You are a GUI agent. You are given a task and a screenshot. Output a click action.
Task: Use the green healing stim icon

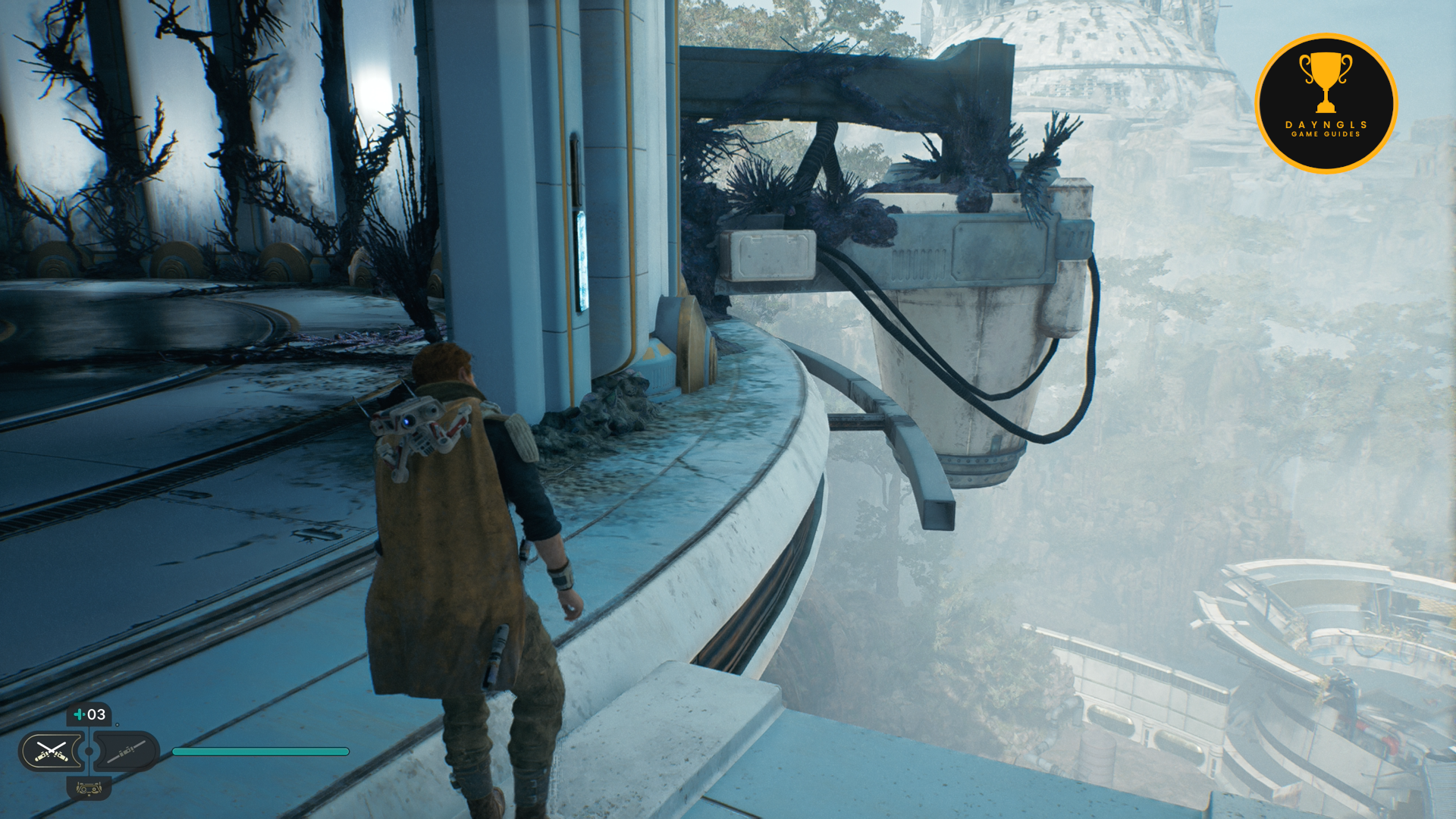pos(79,714)
